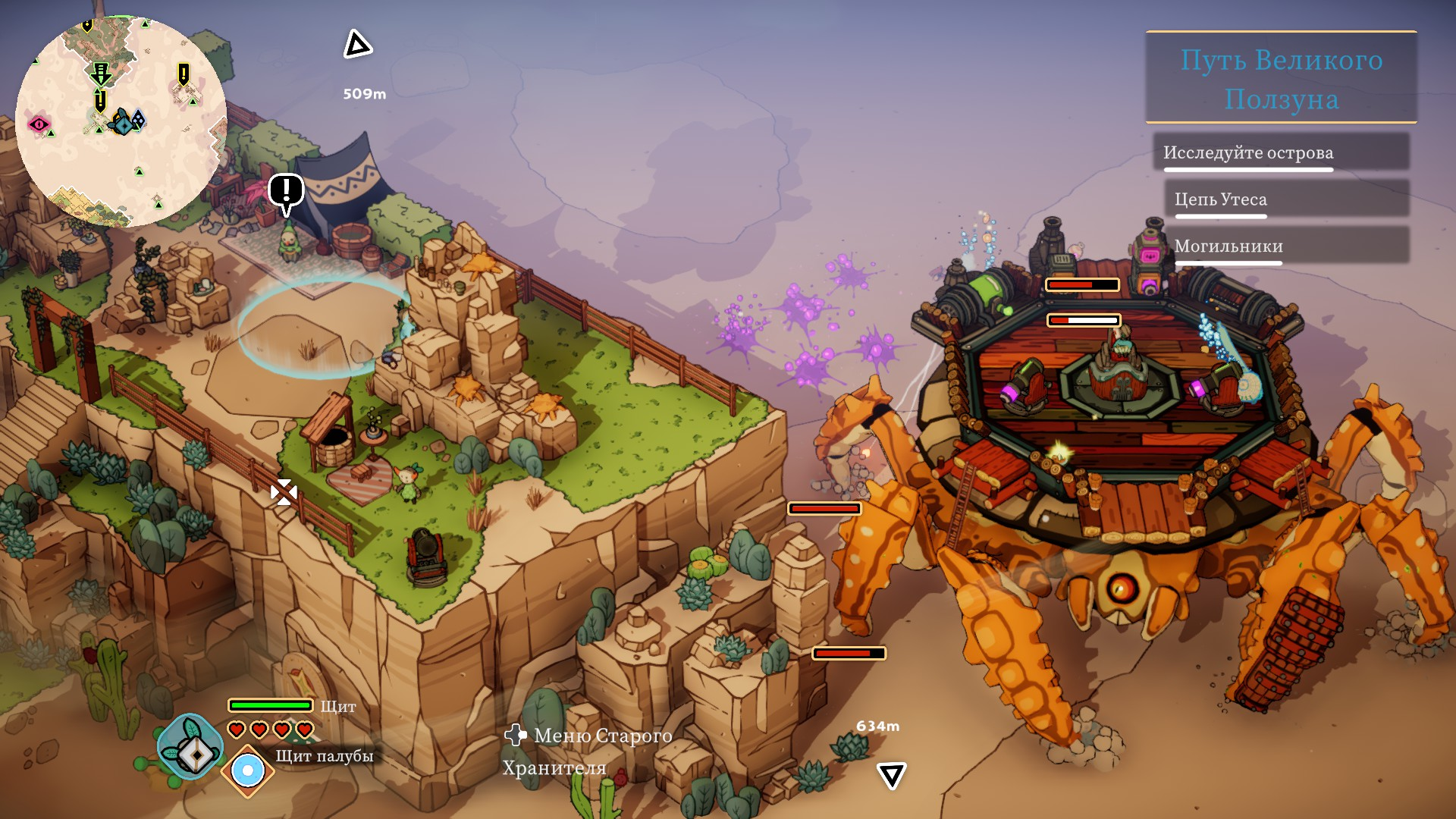
Task: Click the waypoint arrow showing 634m
Action: pos(891,775)
